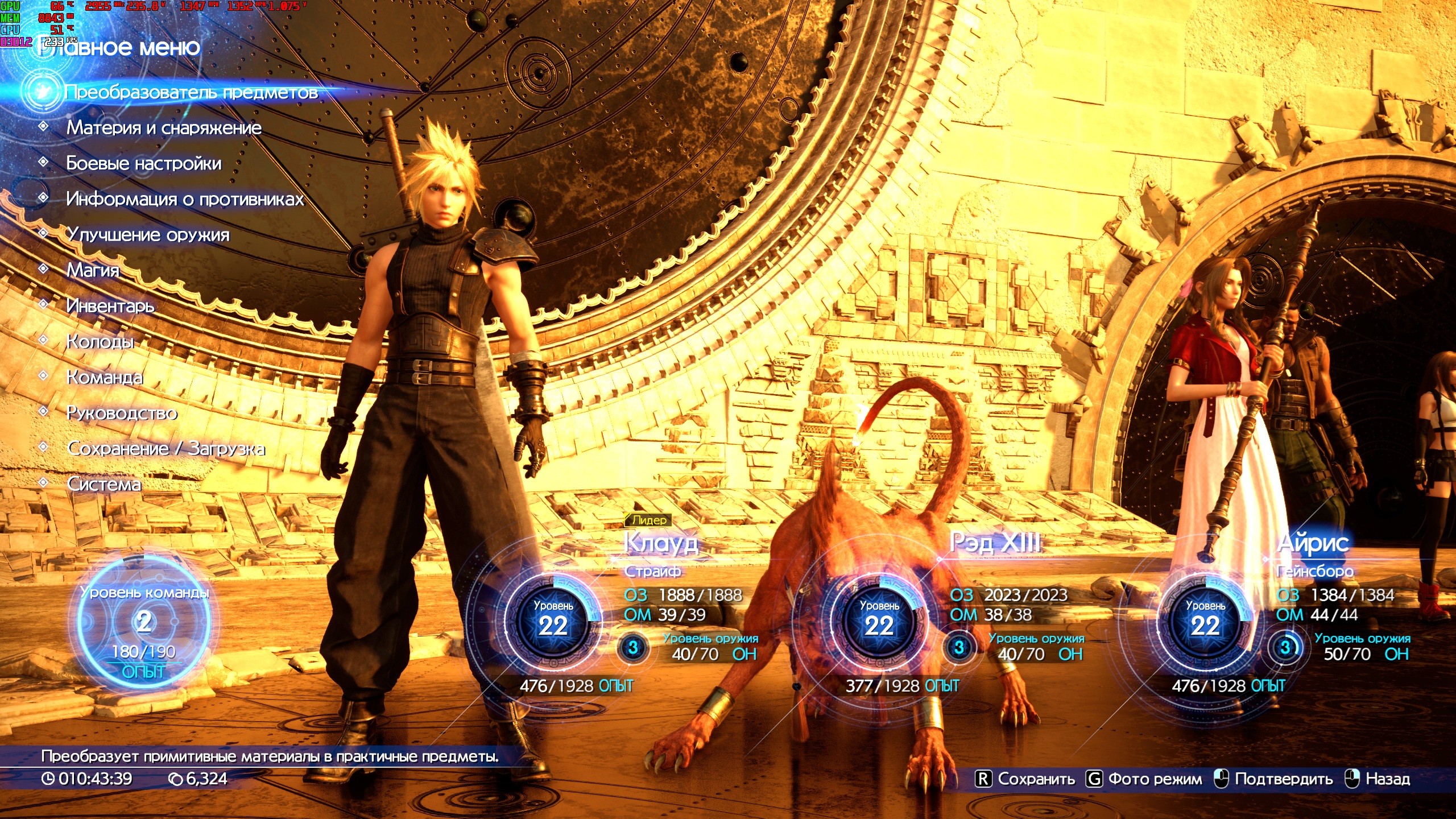Open Преобразователь предметов menu entry
This screenshot has width=1456, height=819.
tap(191, 92)
